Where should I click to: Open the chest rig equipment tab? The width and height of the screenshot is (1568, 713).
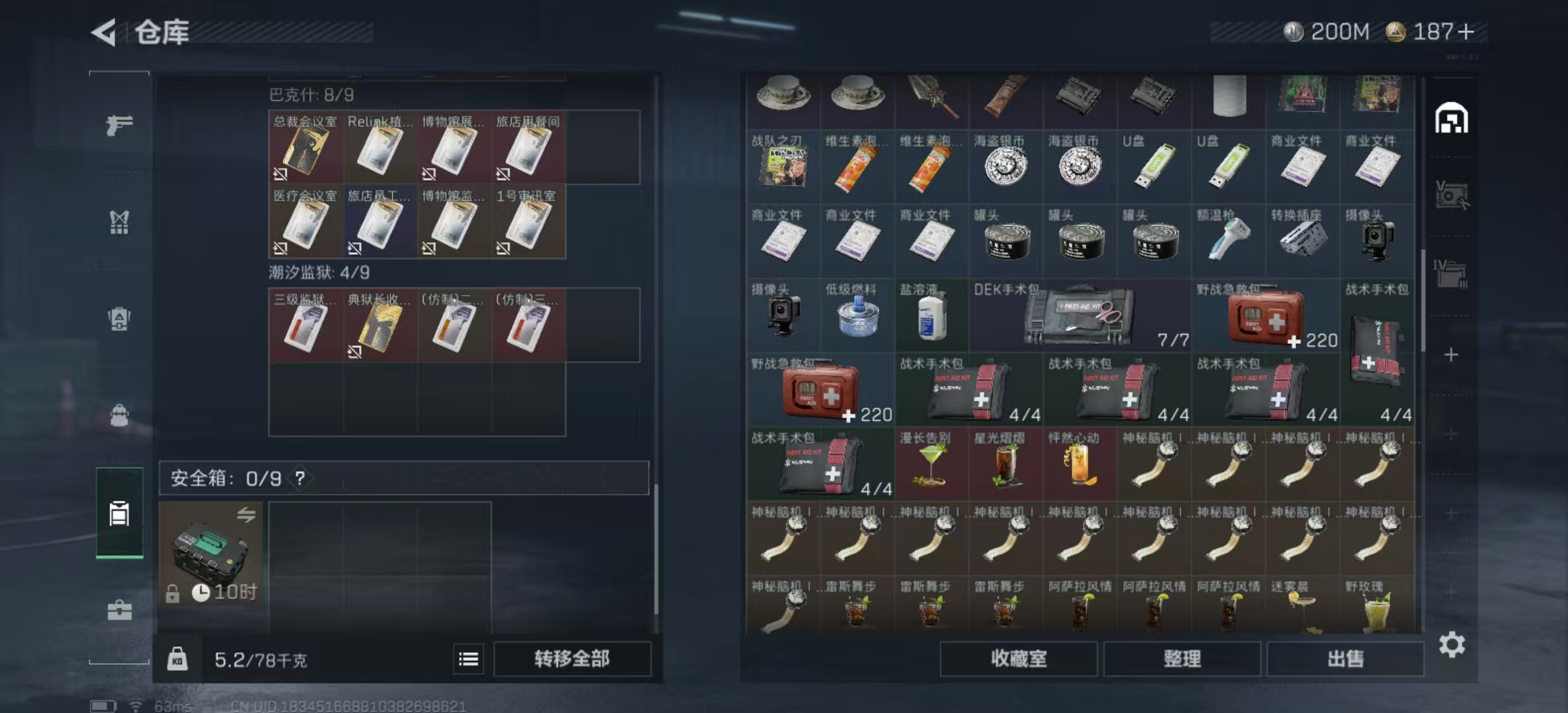pos(119,223)
